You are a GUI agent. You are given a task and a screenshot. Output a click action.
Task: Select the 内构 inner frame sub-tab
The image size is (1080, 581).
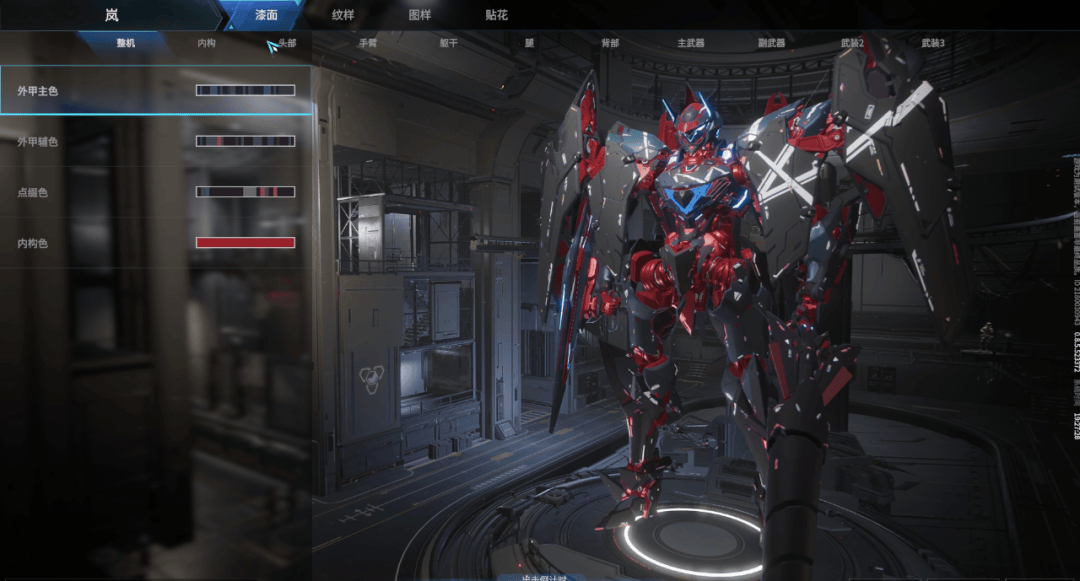206,44
